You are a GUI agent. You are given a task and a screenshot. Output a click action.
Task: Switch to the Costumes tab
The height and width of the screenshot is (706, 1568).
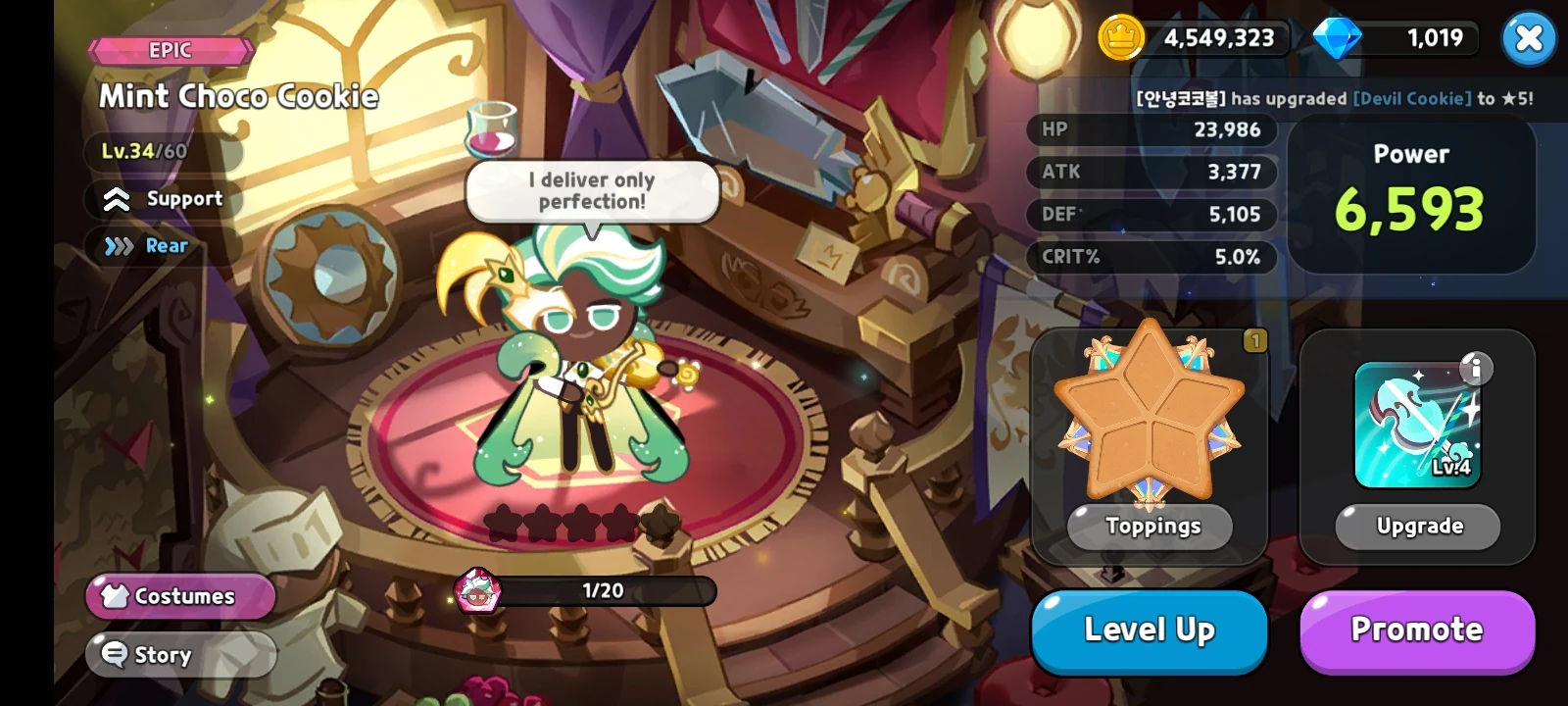(x=180, y=596)
